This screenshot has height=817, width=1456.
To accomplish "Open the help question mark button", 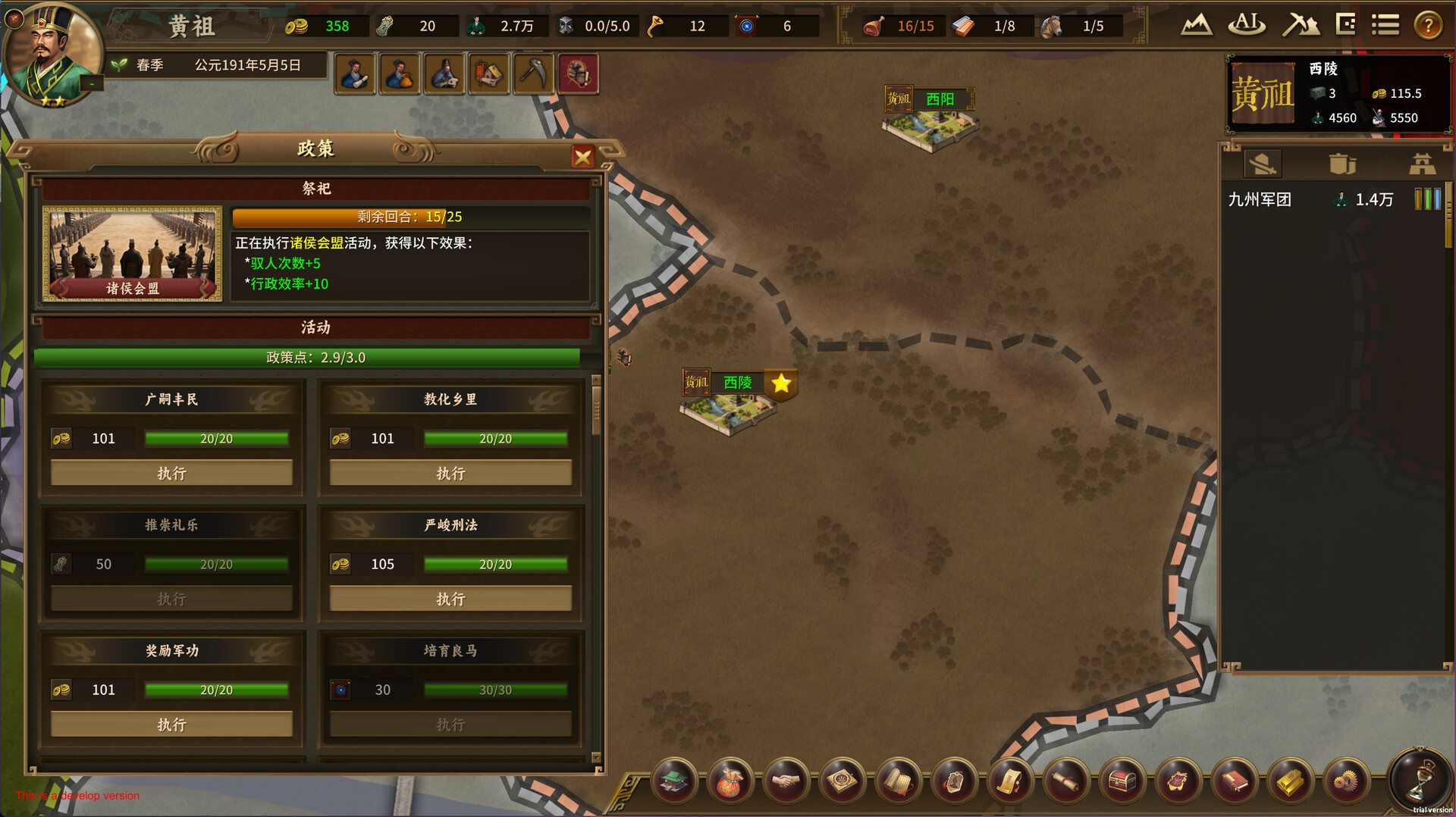I will point(1428,26).
